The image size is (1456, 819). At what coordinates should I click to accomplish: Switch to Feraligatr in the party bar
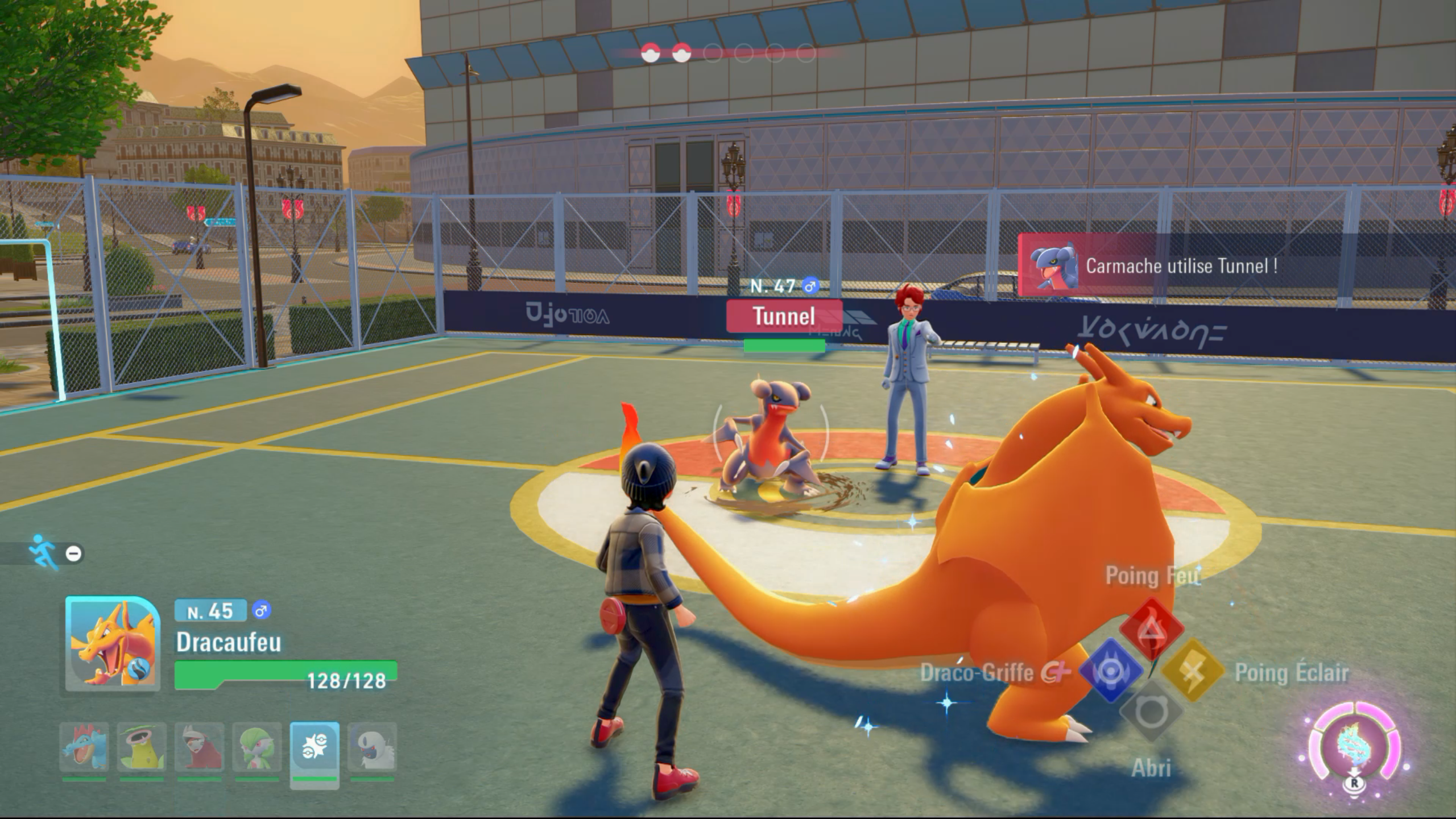pyautogui.click(x=84, y=747)
